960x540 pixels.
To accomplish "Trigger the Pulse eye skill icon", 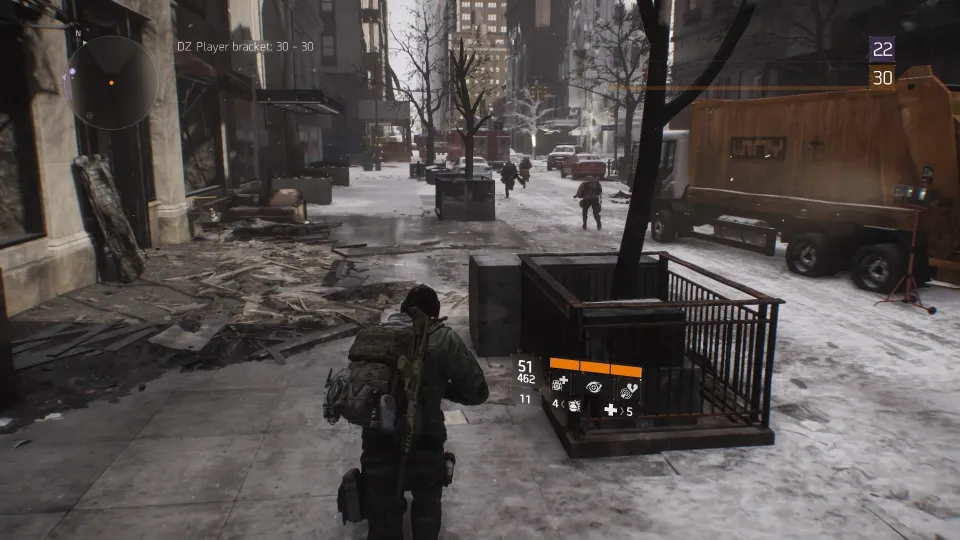I will click(x=595, y=384).
